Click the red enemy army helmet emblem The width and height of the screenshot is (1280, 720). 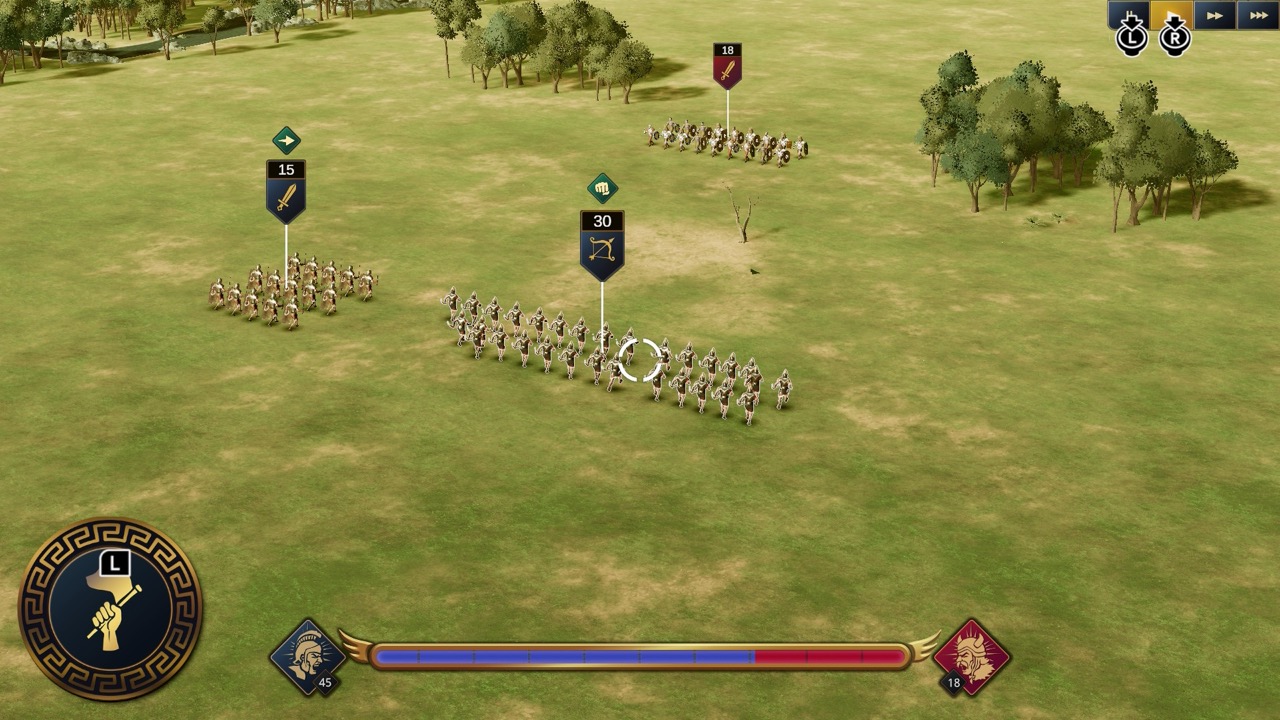[972, 656]
